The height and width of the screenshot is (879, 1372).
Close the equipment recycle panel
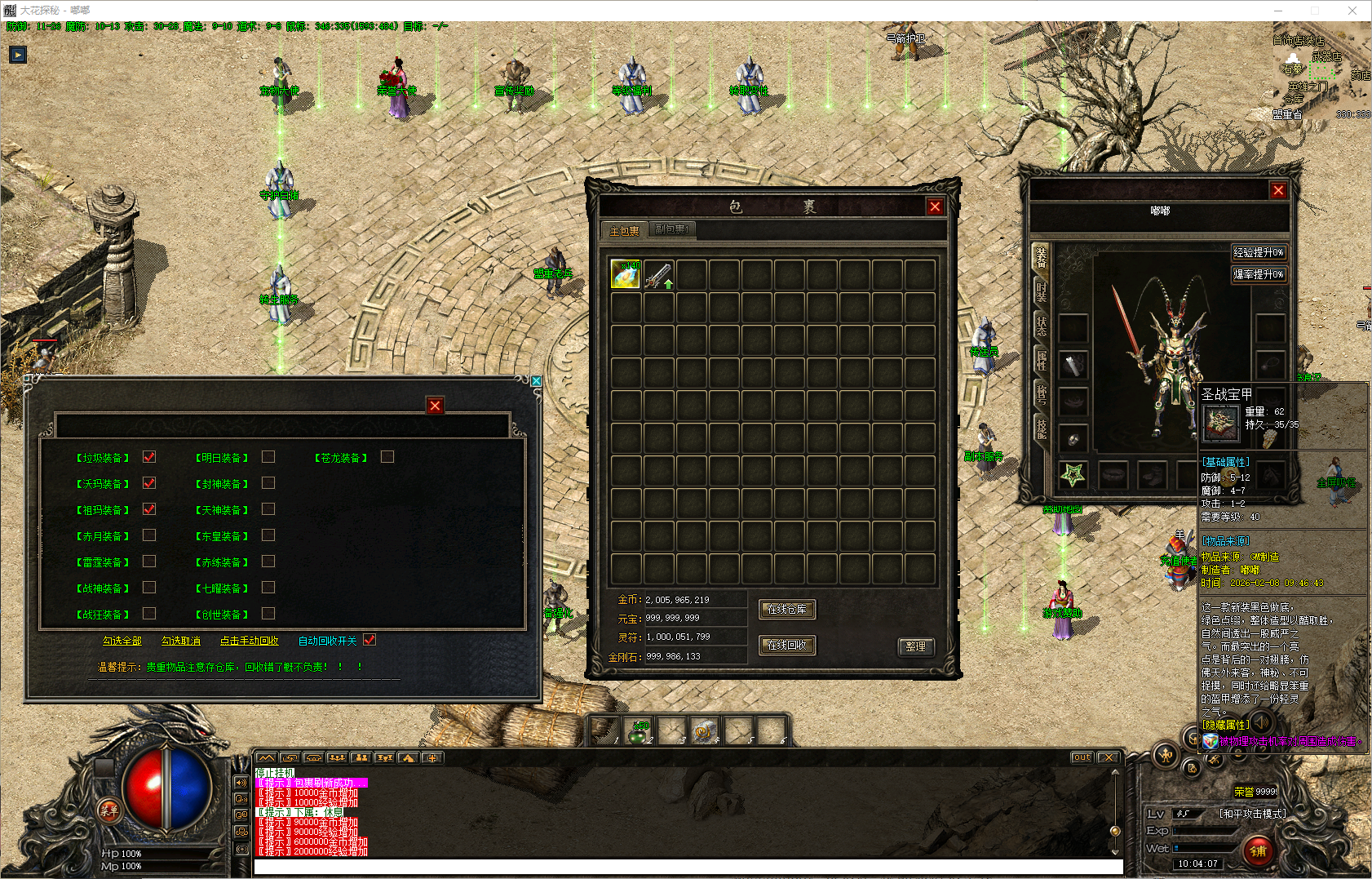point(435,406)
